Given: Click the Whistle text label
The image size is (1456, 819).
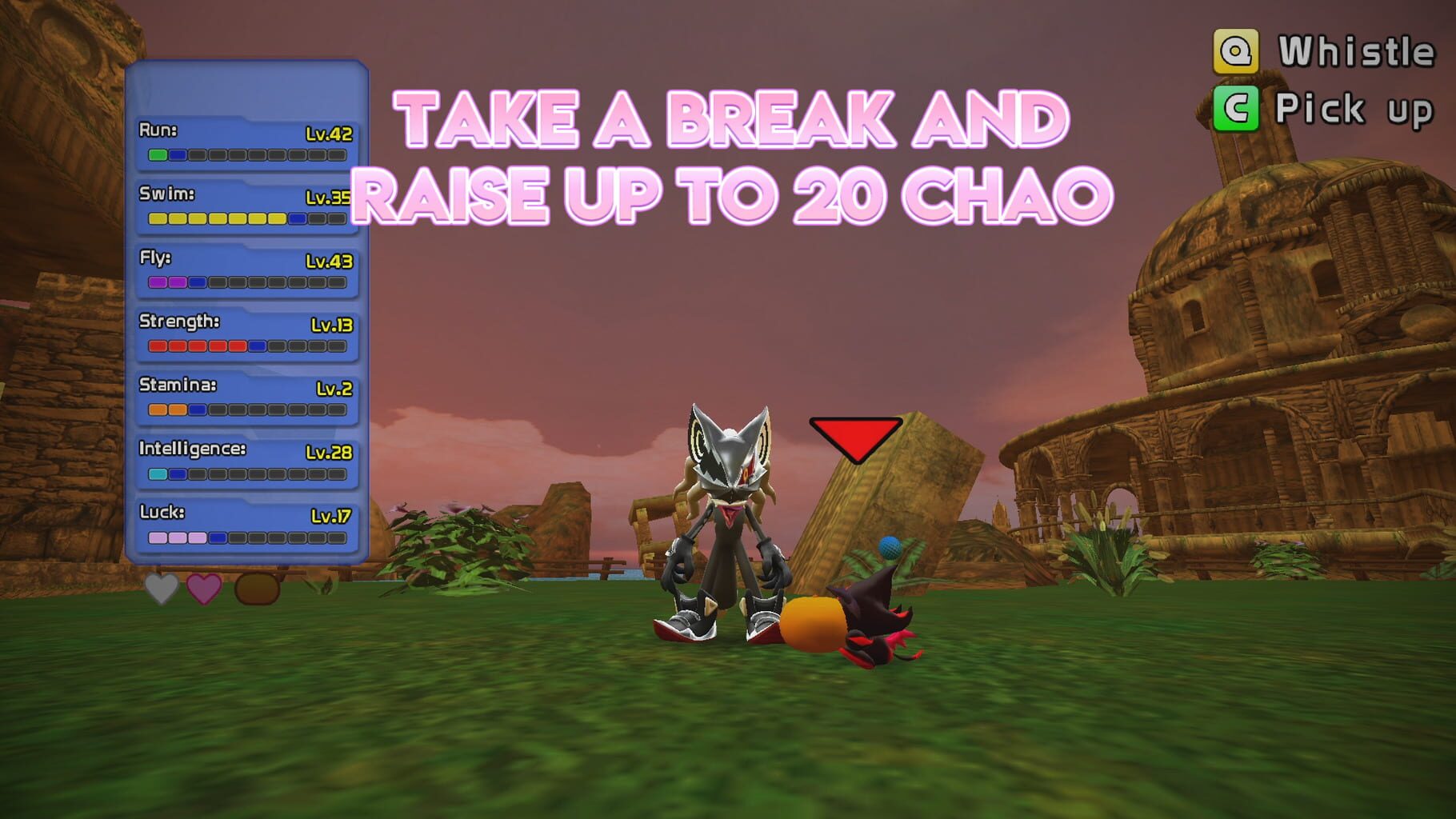Looking at the screenshot, I should click(x=1356, y=51).
